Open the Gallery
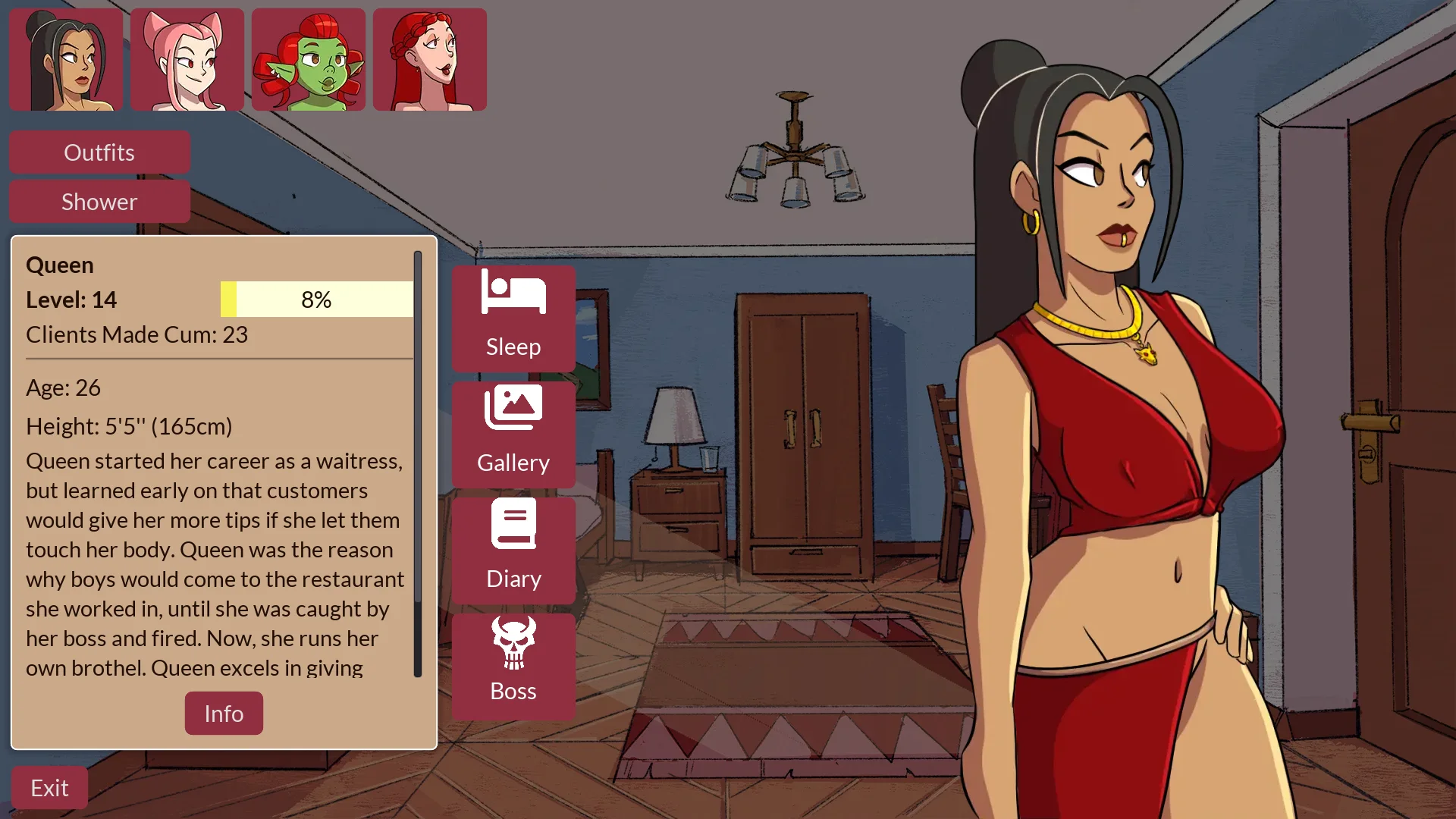Screen dimensions: 1456x819 tap(513, 434)
